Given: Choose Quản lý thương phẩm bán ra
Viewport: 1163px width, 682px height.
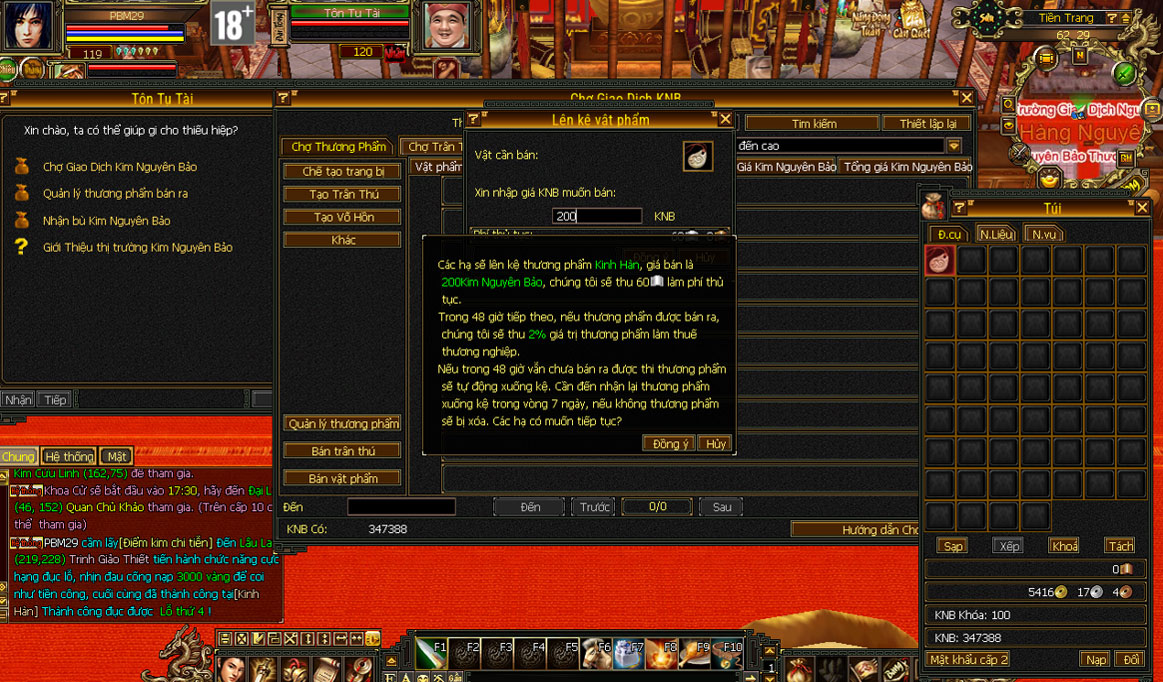Looking at the screenshot, I should (x=115, y=194).
